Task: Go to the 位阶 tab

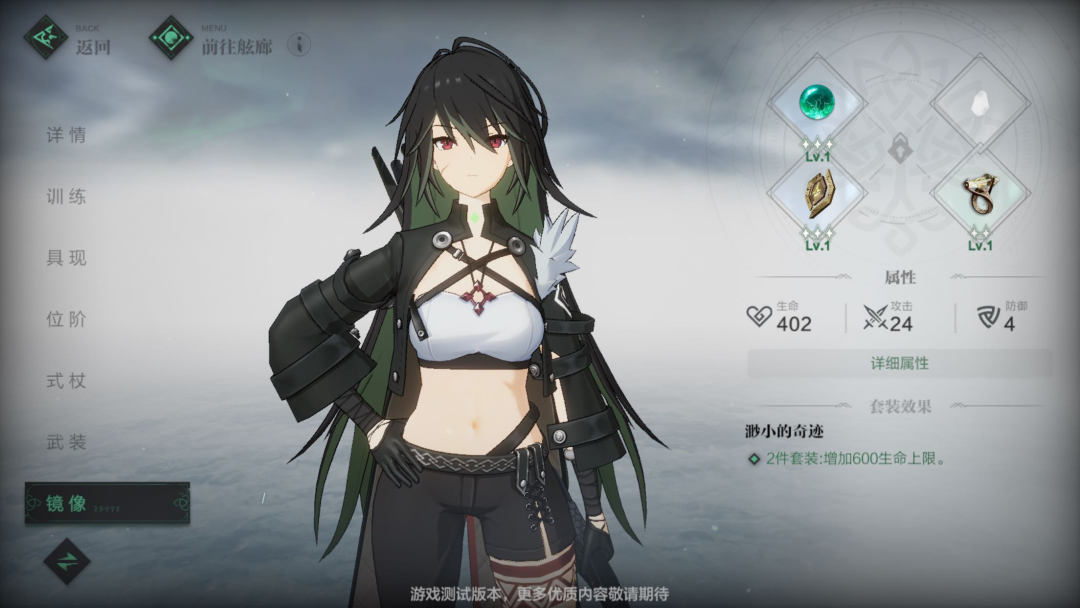Action: (67, 319)
